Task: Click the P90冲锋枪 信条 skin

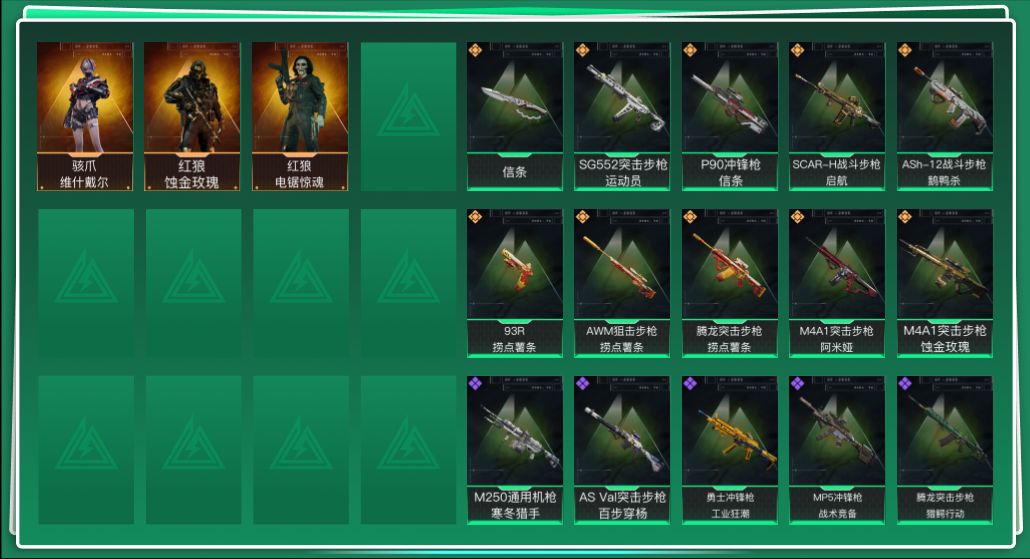Action: click(x=730, y=116)
